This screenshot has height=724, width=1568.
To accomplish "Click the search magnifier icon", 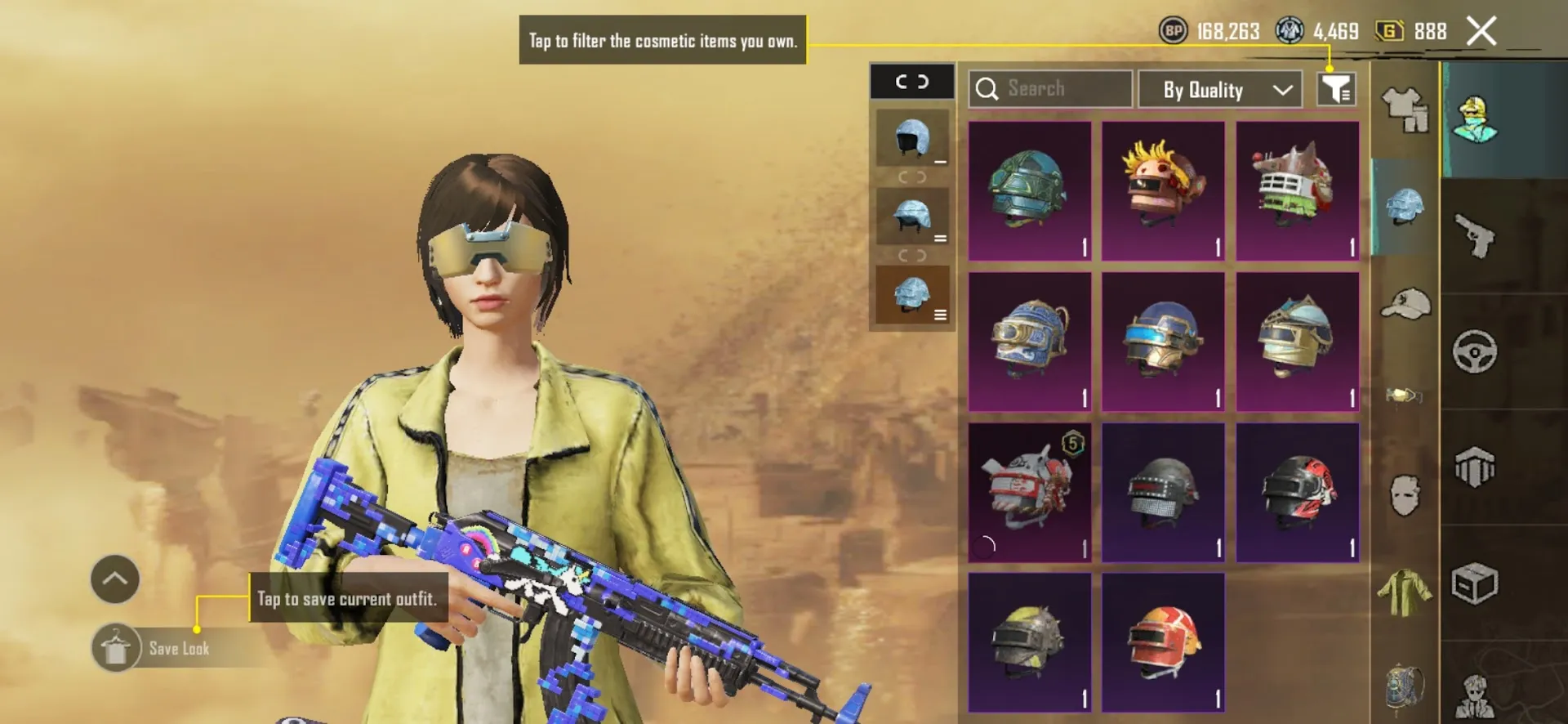I will (x=988, y=89).
